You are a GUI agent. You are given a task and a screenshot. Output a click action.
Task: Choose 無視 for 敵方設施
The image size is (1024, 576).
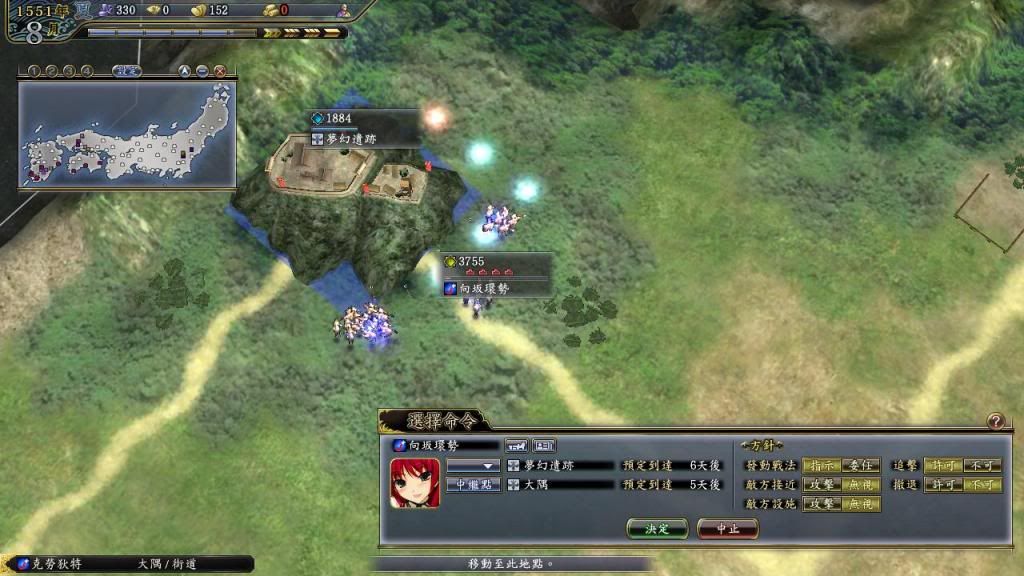860,505
